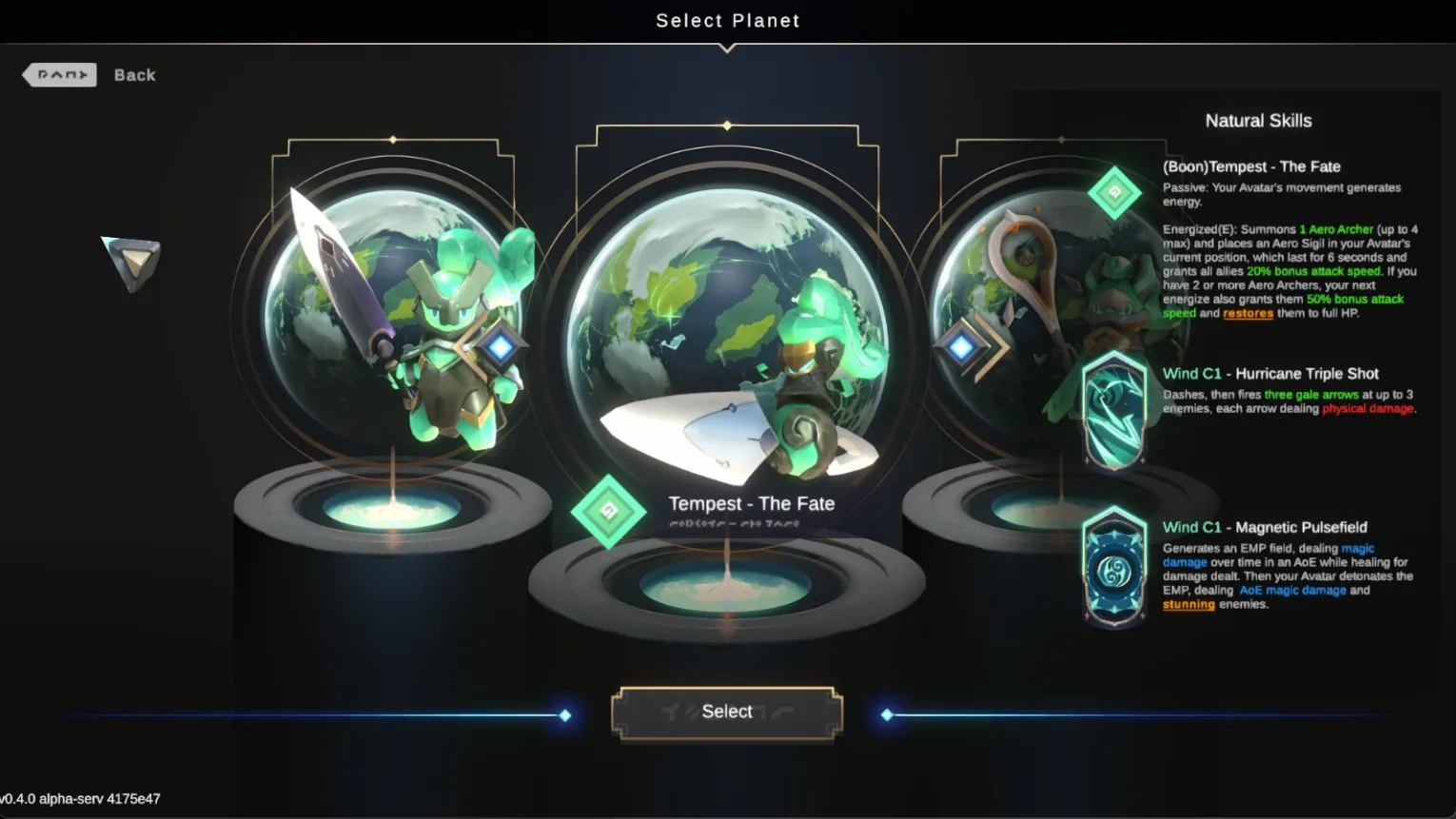Viewport: 1456px width, 819px height.
Task: Open the underlined 'restores' keyword link
Action: coord(1248,314)
